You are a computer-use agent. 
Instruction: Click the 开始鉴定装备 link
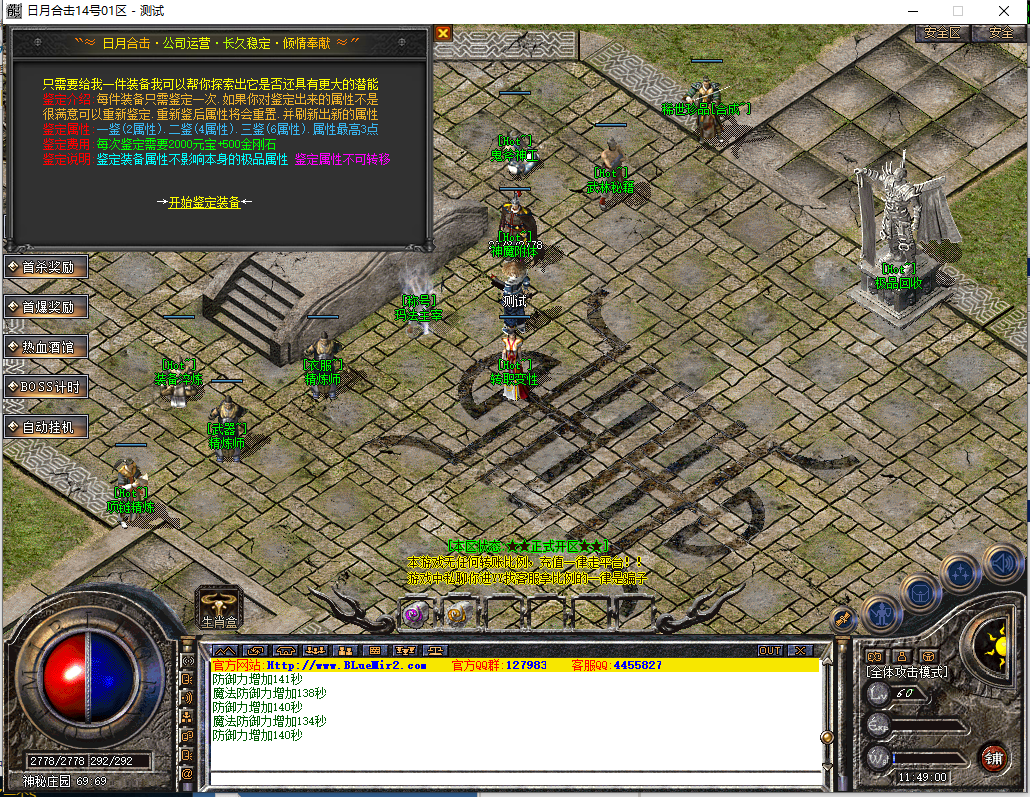204,202
